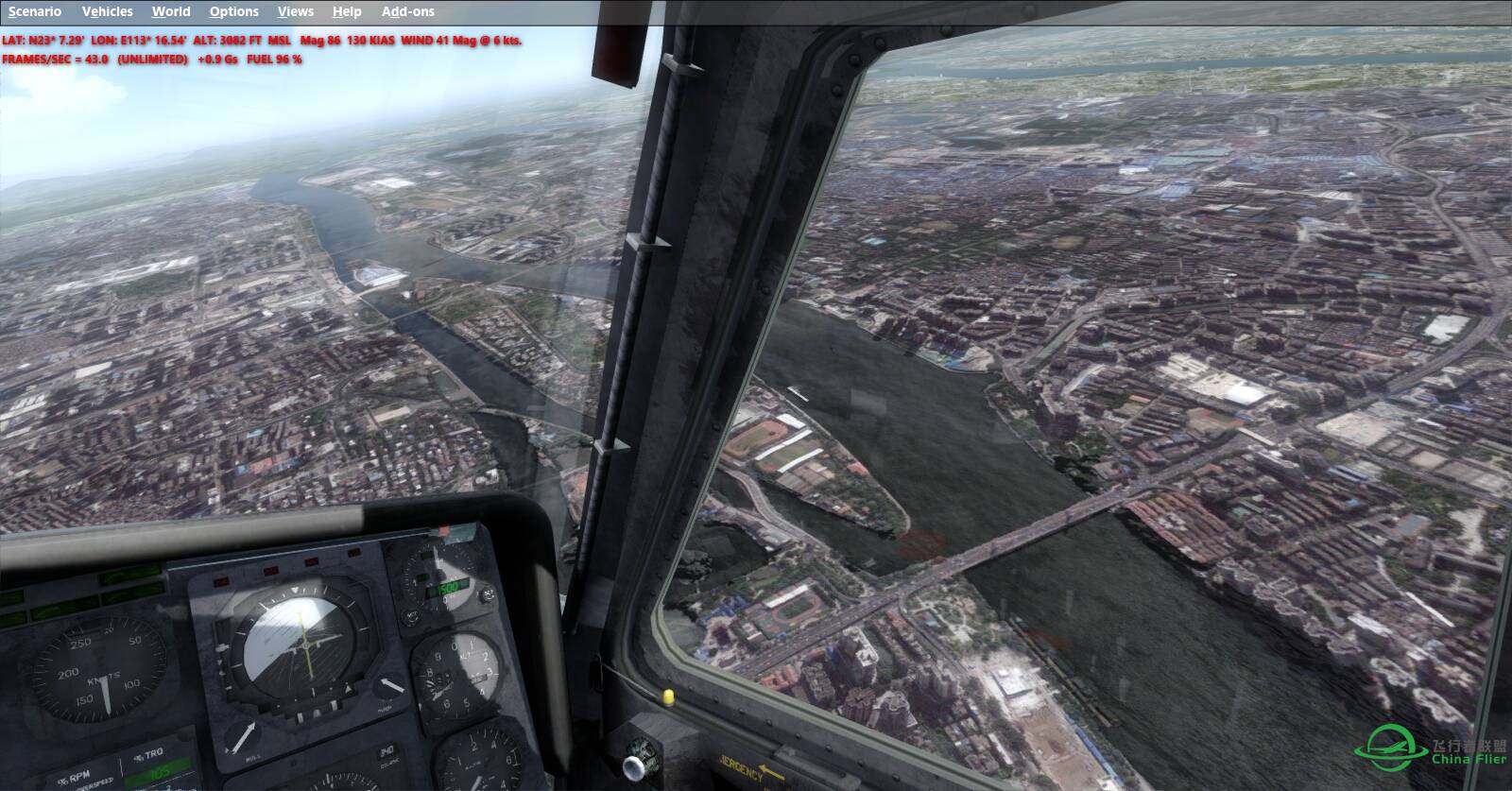1512x791 pixels.
Task: Click the Help menu
Action: 347,11
